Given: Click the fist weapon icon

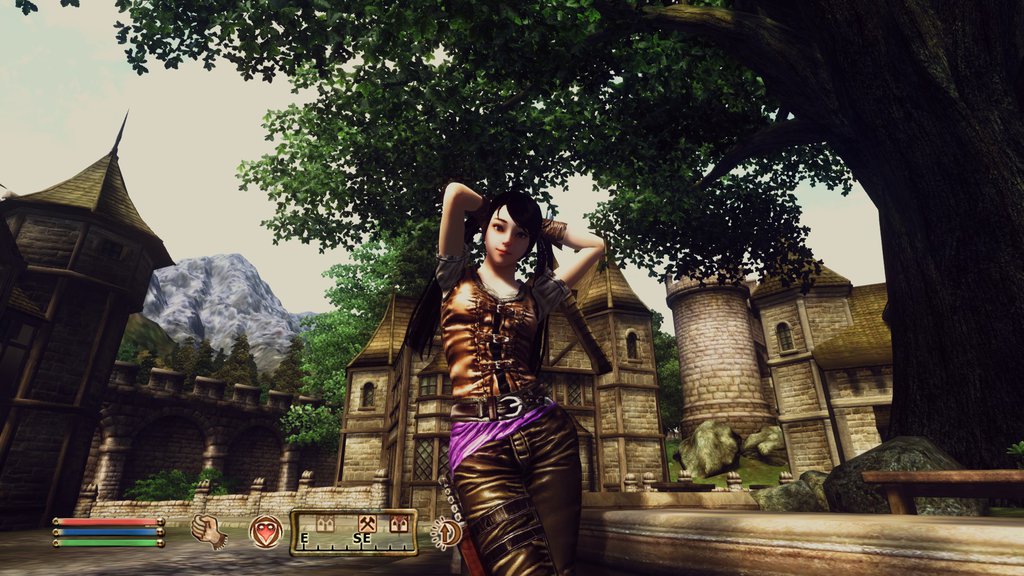Looking at the screenshot, I should 209,530.
